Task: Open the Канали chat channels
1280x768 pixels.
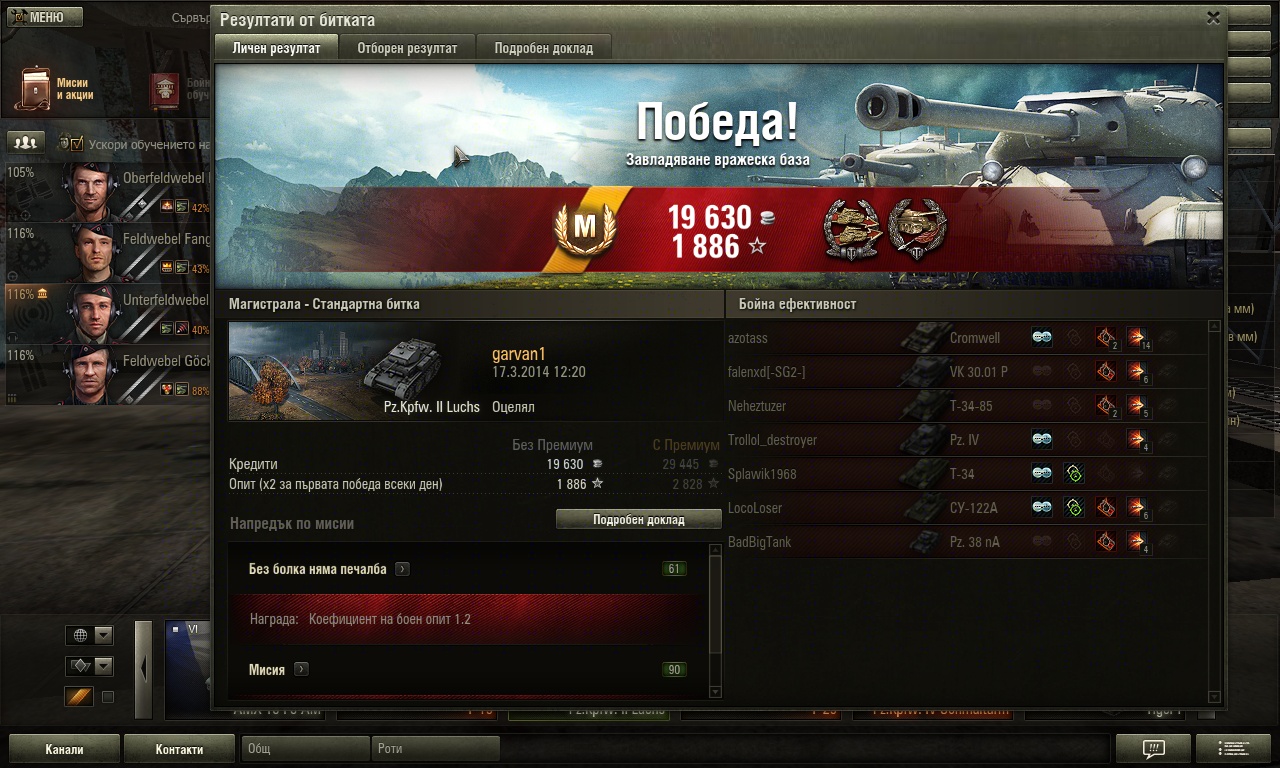Action: click(64, 749)
